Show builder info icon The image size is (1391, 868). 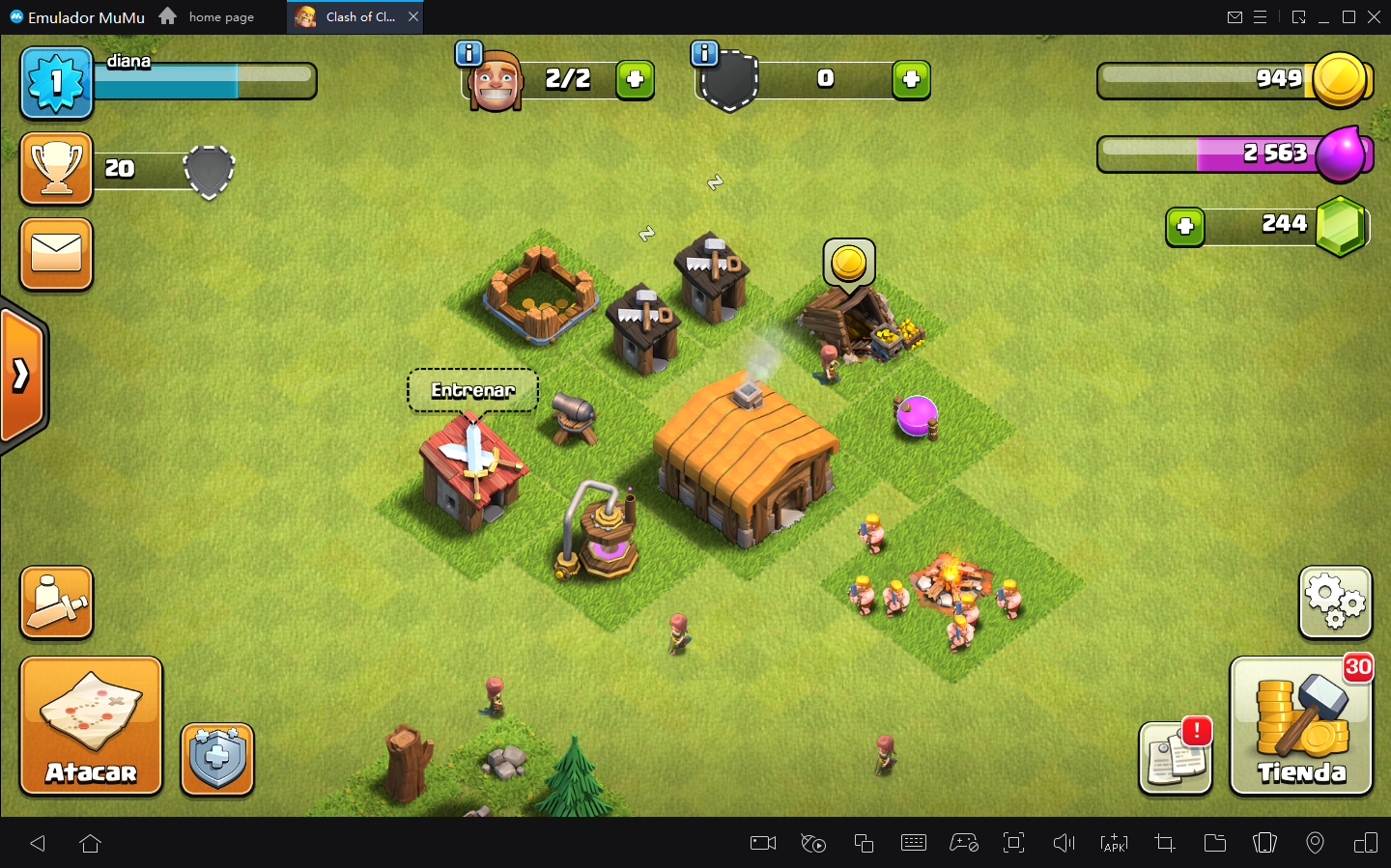pos(468,54)
